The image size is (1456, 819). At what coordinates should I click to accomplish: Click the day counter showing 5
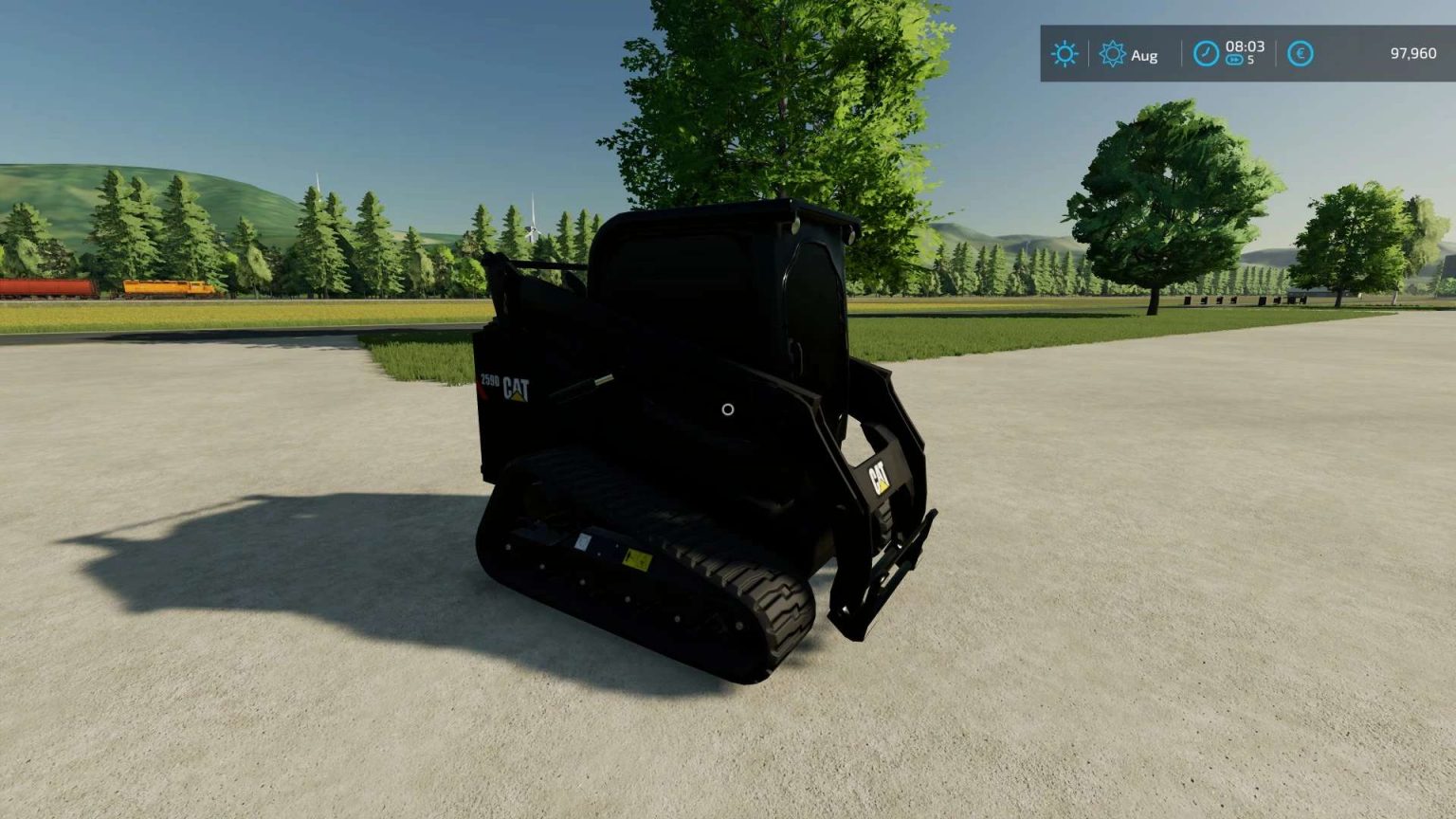(1251, 62)
